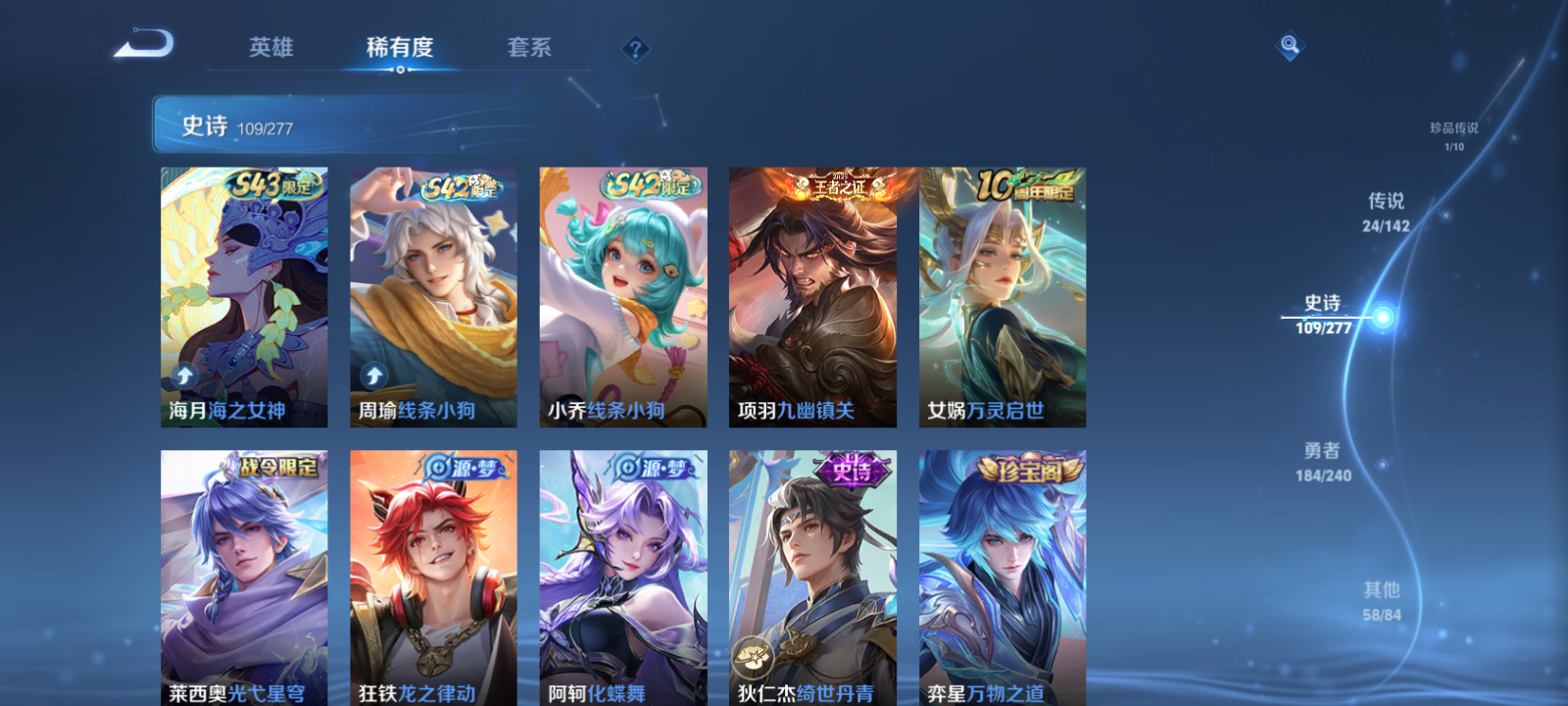Select the 狄仁杰 绮世丹青 skin card
Image resolution: width=1568 pixels, height=706 pixels.
point(811,579)
